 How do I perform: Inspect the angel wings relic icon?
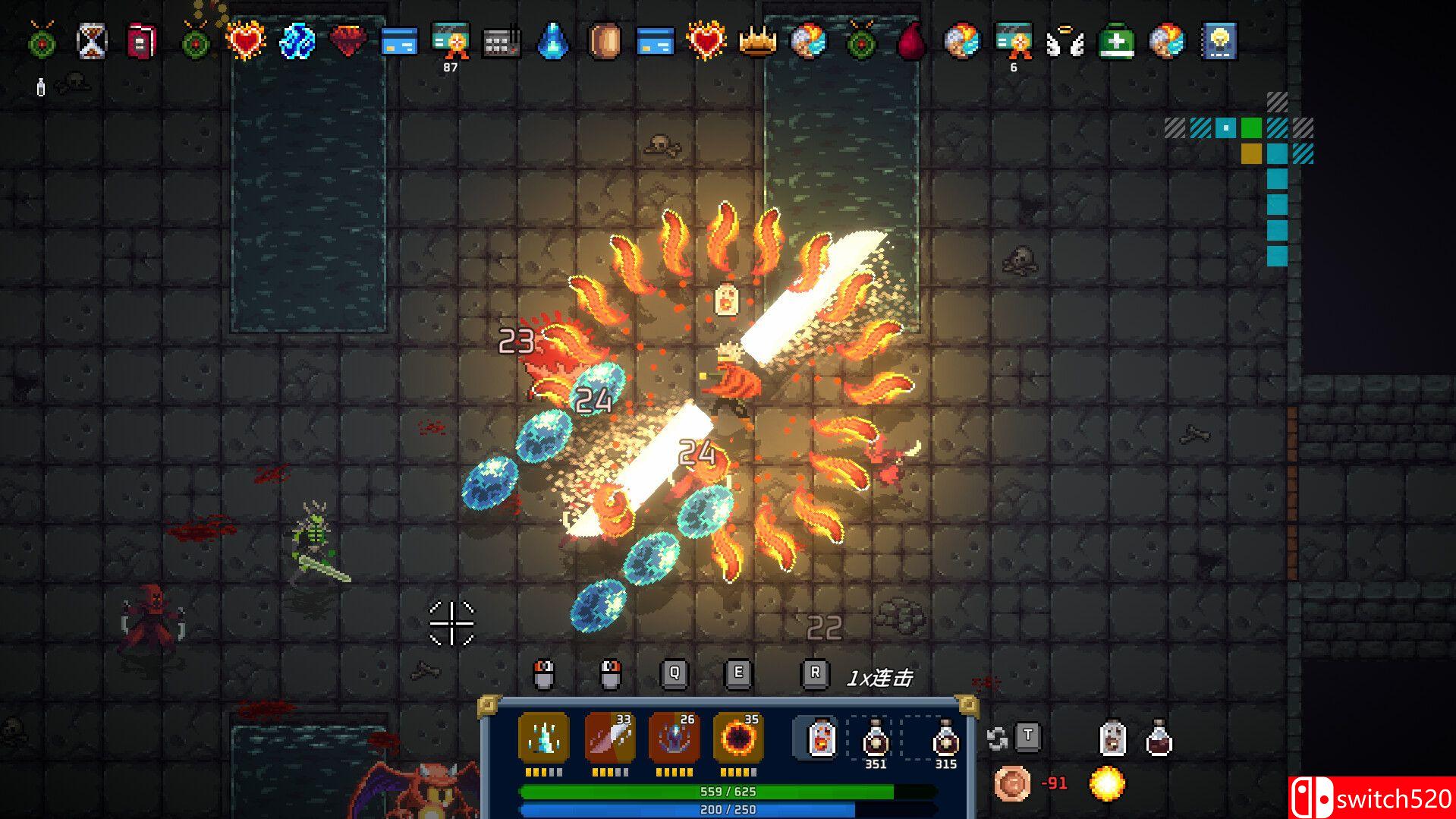click(1064, 41)
